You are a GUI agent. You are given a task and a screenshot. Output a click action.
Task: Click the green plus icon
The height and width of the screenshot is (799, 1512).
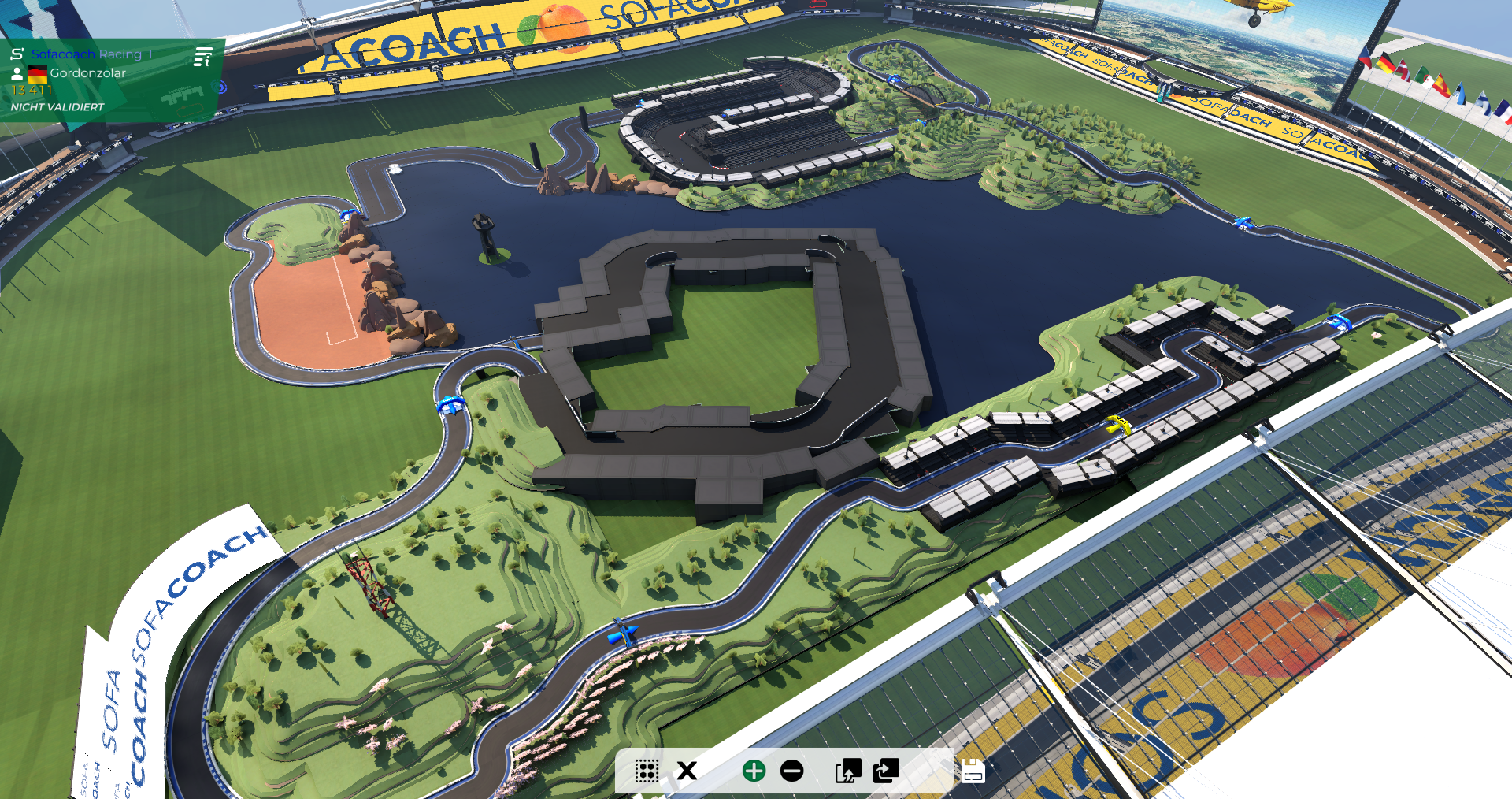(x=754, y=771)
